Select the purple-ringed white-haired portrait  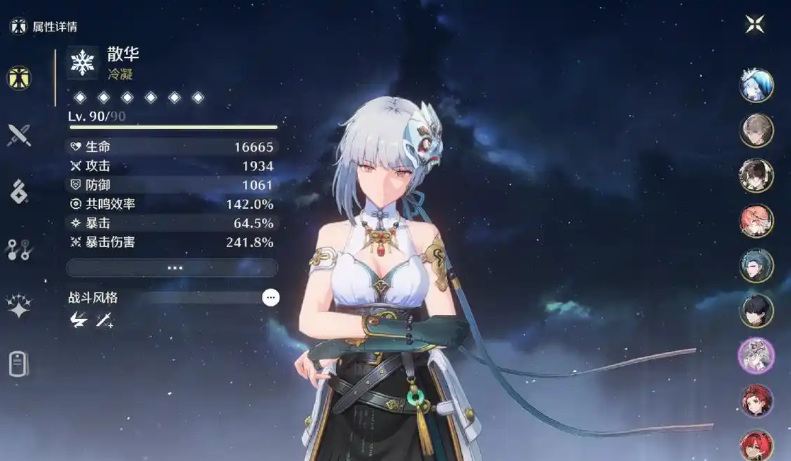[x=756, y=355]
